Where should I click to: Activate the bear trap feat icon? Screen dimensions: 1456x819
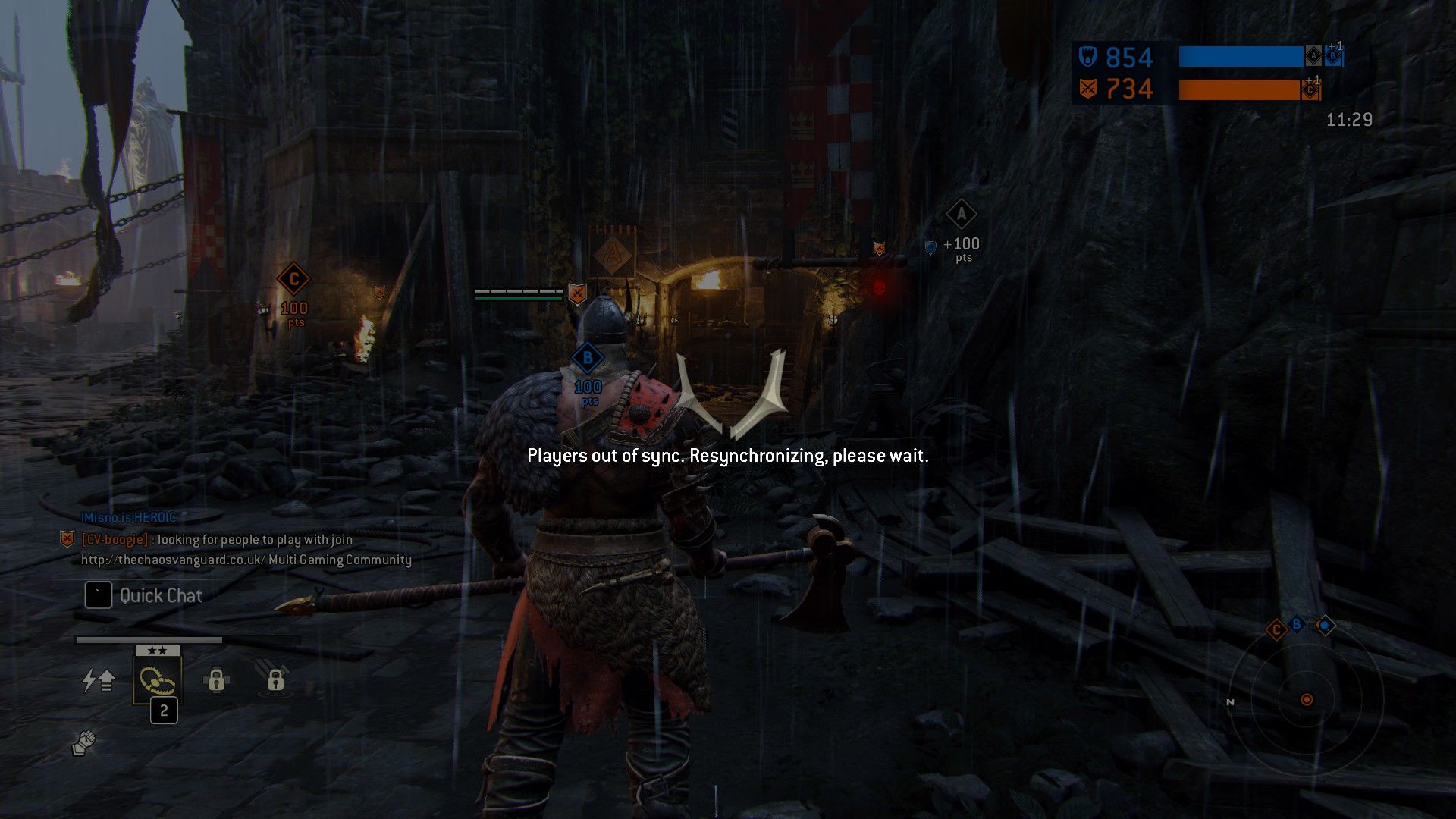click(x=157, y=679)
